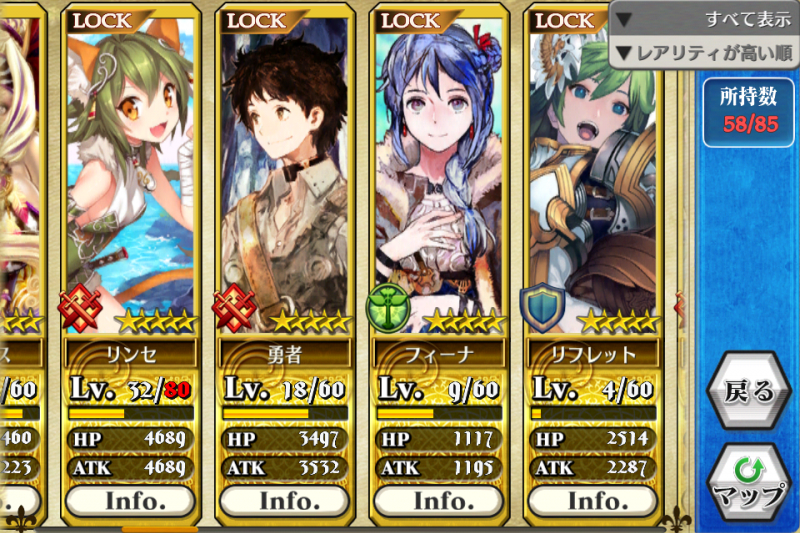
Task: Open the すべて表示 filter dropdown
Action: [704, 18]
